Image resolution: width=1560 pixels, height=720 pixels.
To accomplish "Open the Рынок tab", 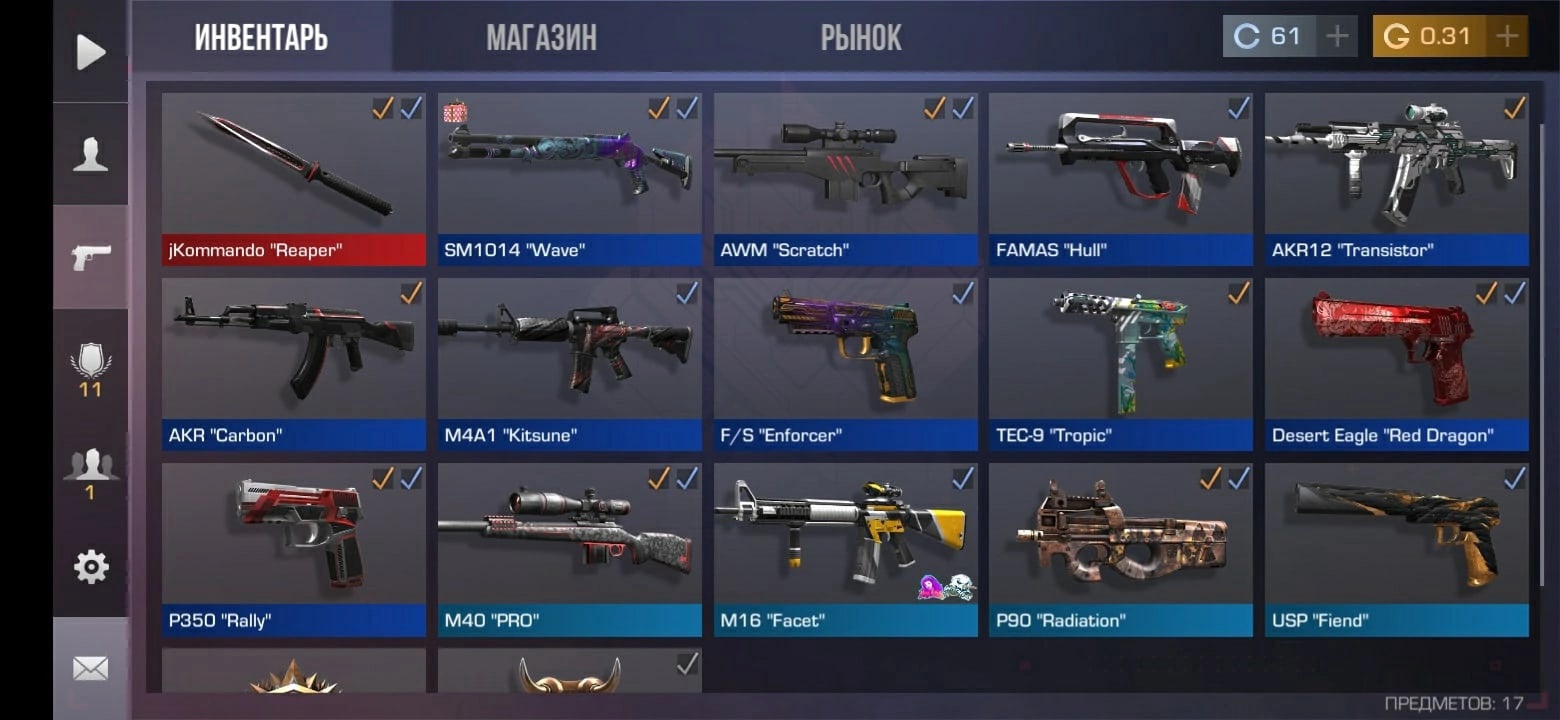I will point(860,38).
